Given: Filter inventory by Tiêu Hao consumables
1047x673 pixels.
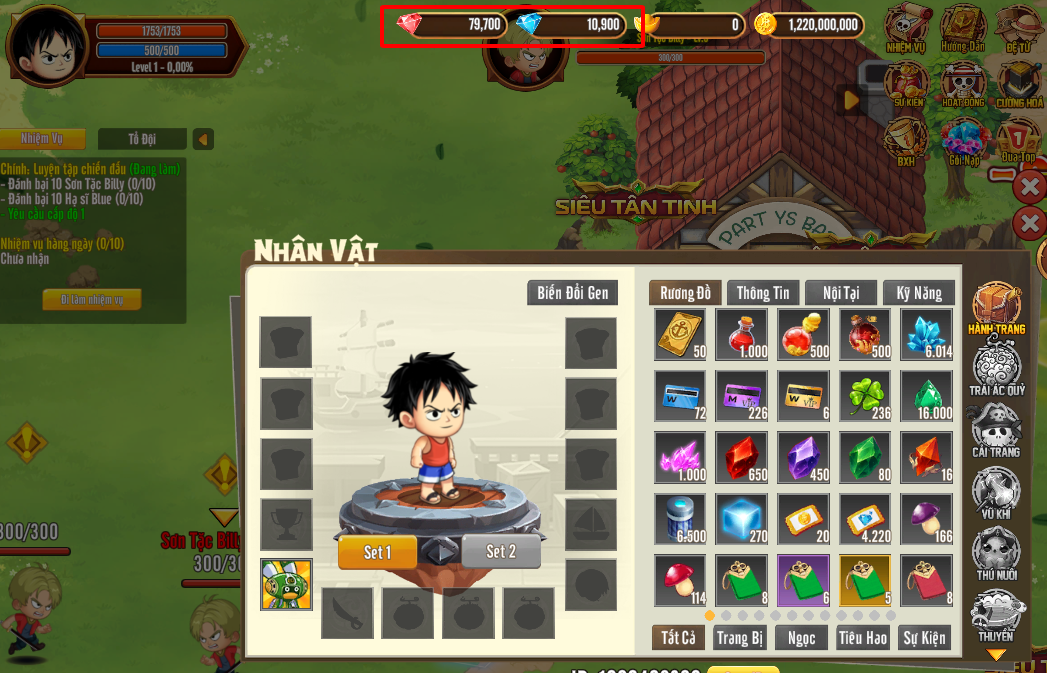Looking at the screenshot, I should [x=863, y=638].
